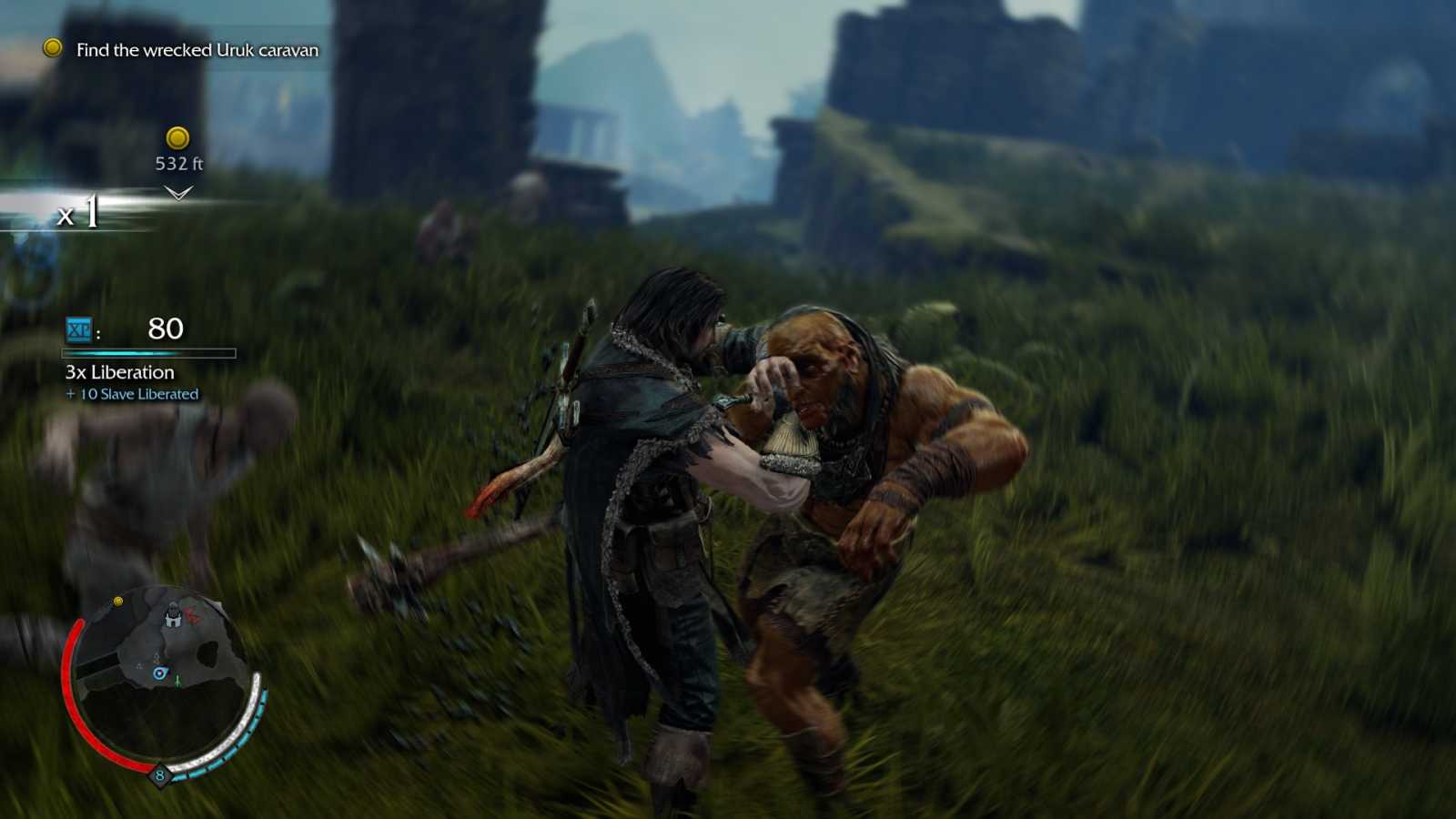This screenshot has width=1456, height=819.
Task: Collapse the 3x Liberation notification
Action: click(117, 372)
